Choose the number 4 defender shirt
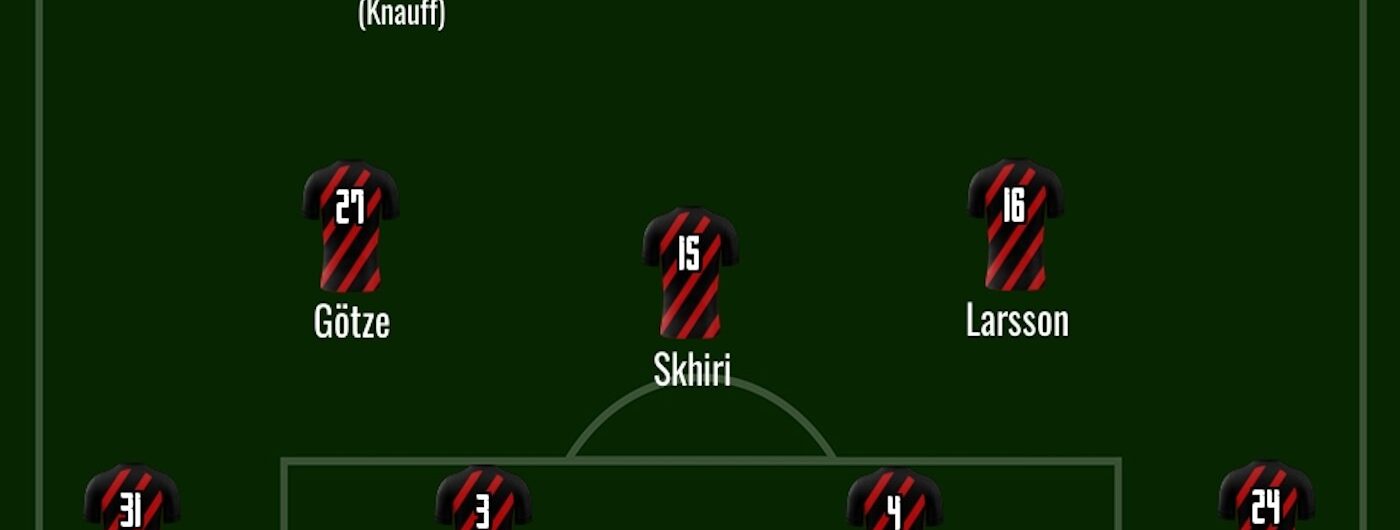Screen dimensions: 1400x530 coord(895,500)
